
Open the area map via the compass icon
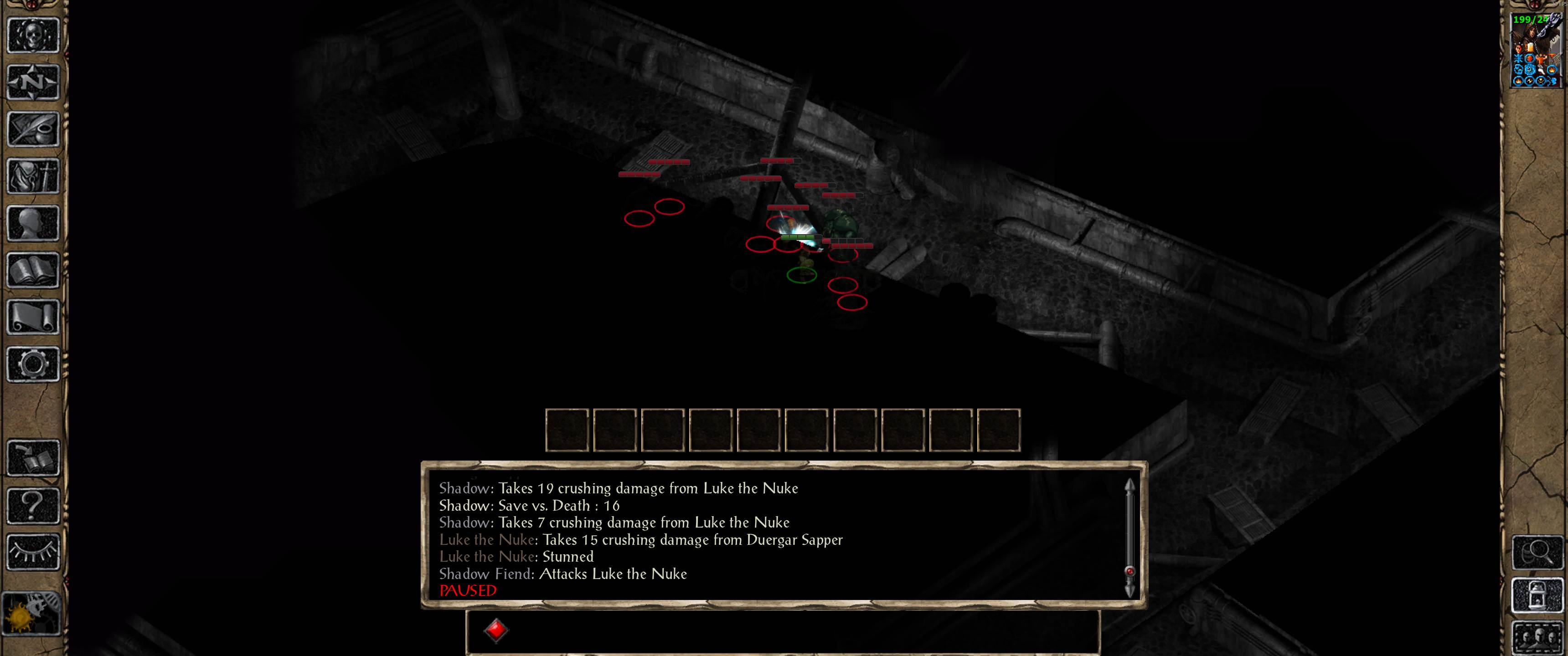click(x=33, y=82)
